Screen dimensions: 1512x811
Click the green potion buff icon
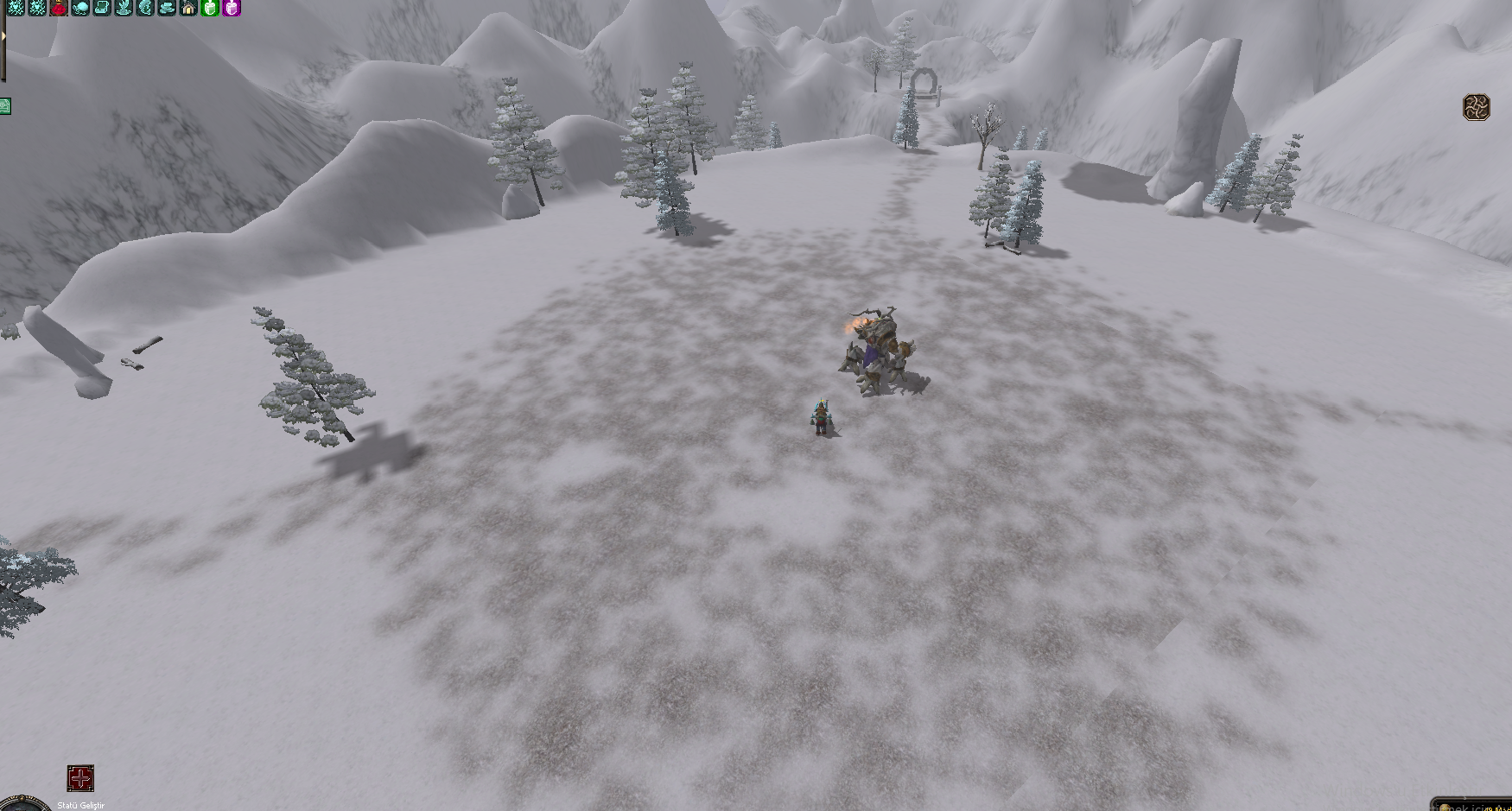(x=210, y=8)
